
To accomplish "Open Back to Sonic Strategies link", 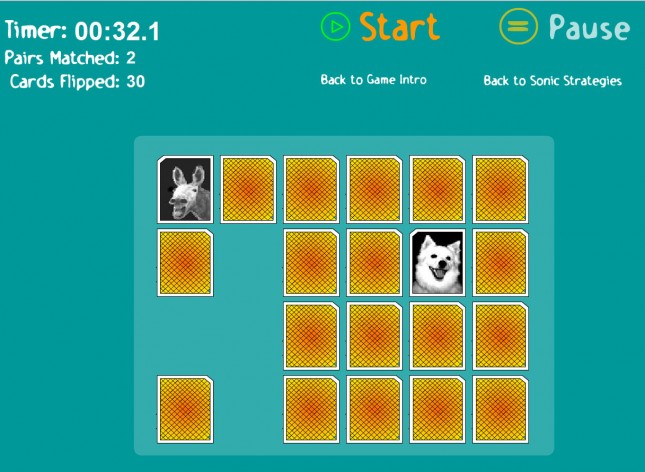I will [x=552, y=80].
